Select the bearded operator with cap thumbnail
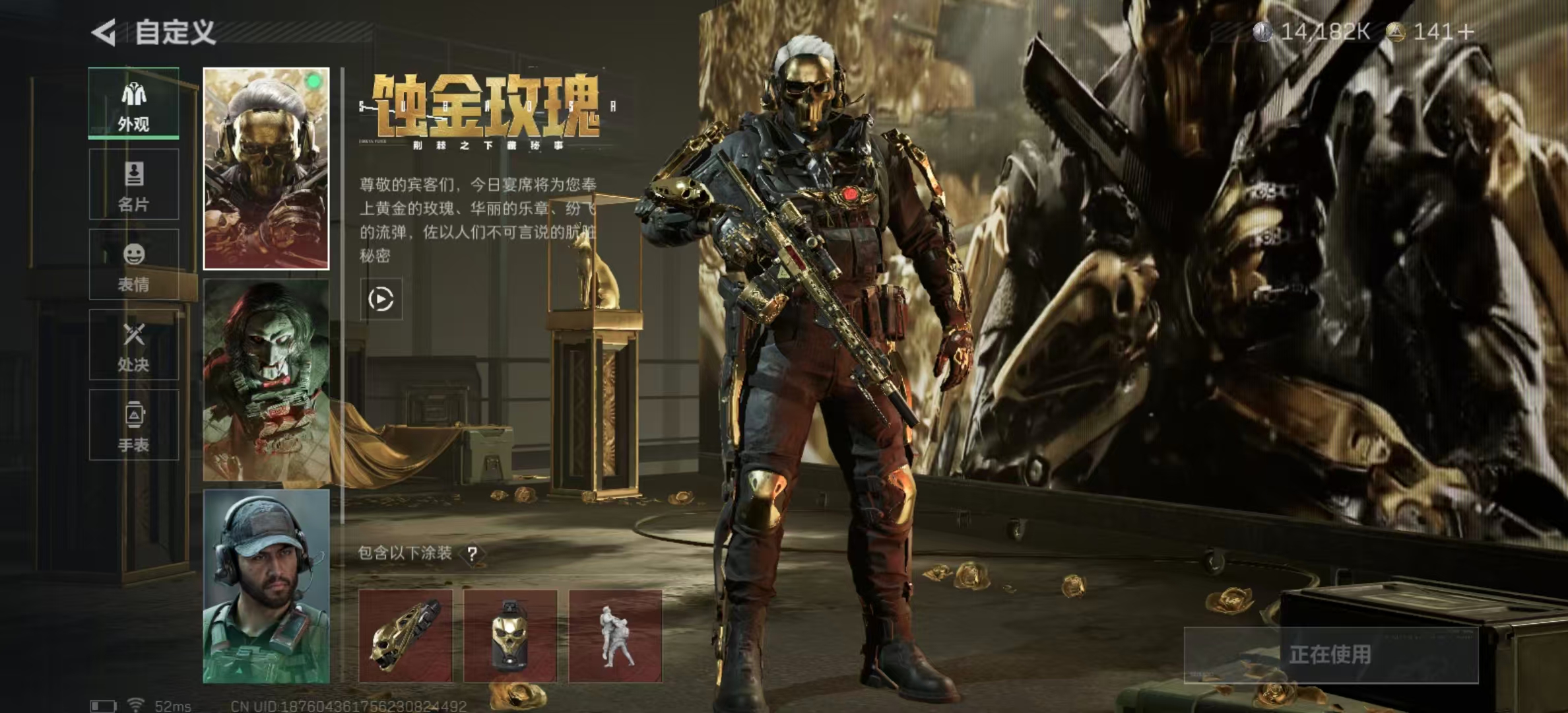This screenshot has width=1568, height=713. [x=266, y=586]
